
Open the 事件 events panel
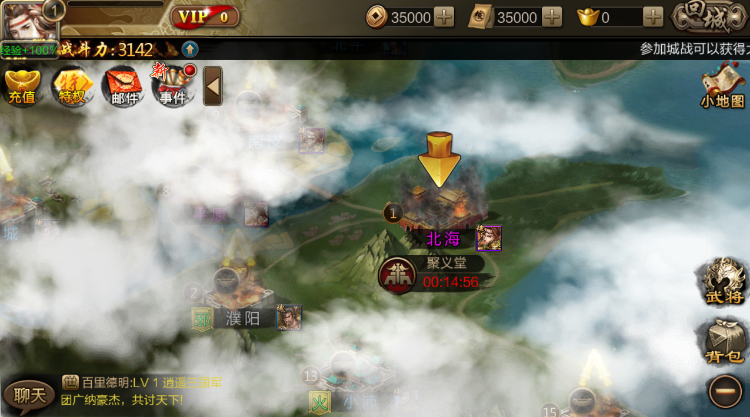(173, 86)
